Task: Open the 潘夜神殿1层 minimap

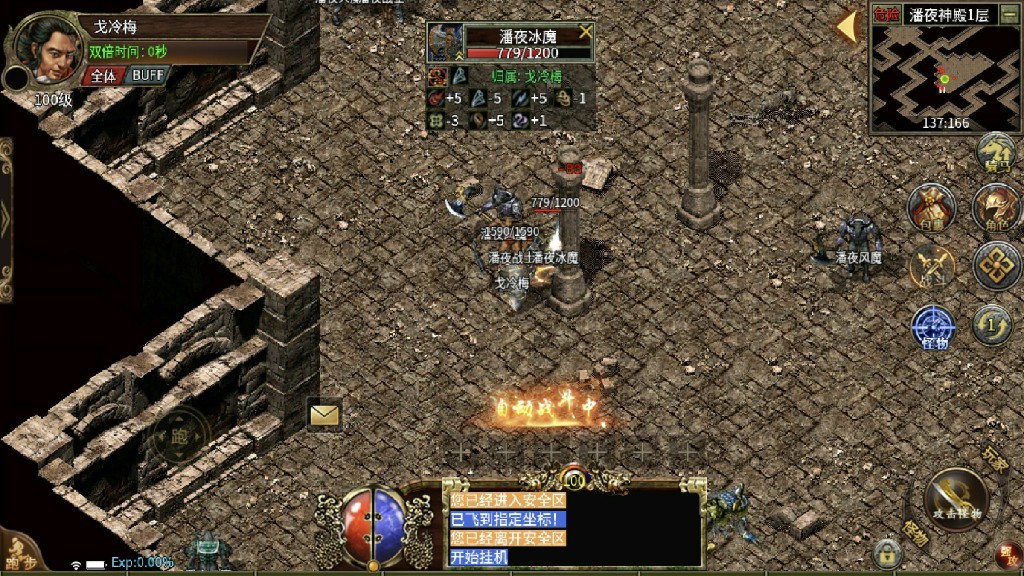Action: click(x=943, y=78)
